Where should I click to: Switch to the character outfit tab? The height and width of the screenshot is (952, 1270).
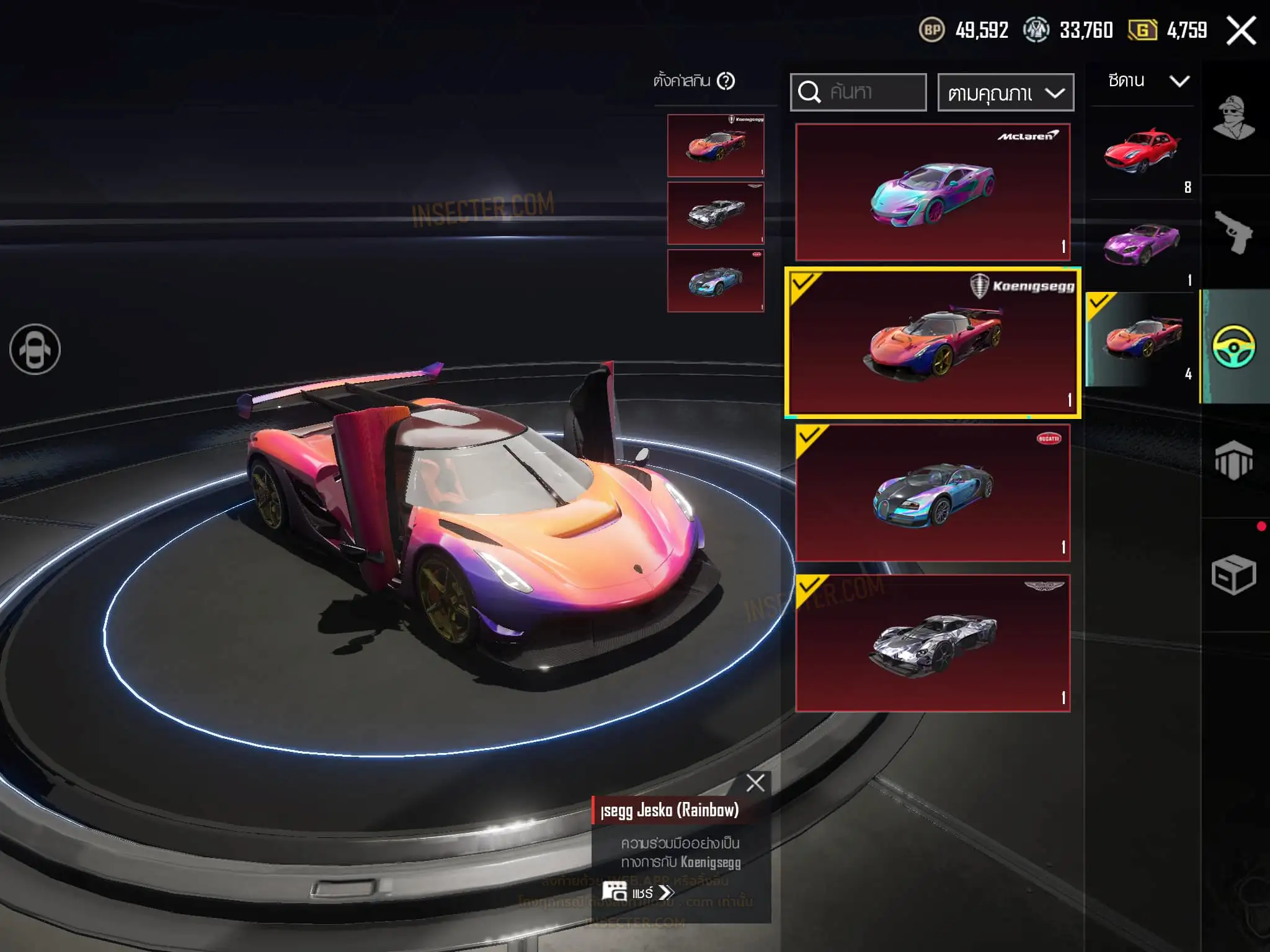1233,118
